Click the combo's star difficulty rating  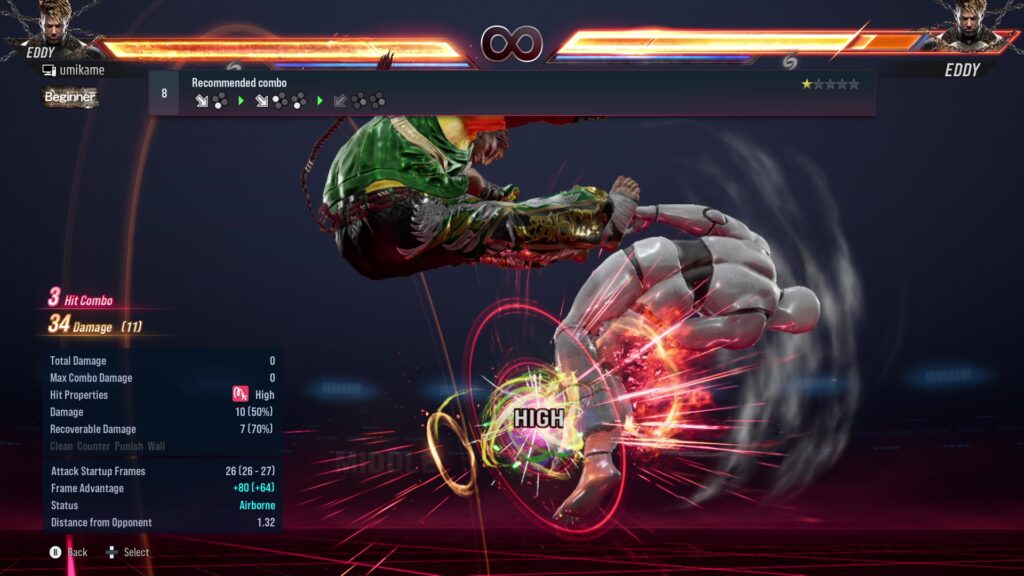830,84
